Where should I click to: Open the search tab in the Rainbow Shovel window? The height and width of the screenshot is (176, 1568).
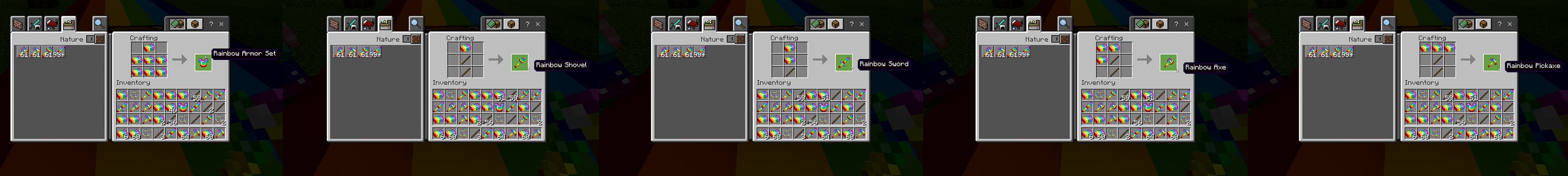(x=416, y=24)
